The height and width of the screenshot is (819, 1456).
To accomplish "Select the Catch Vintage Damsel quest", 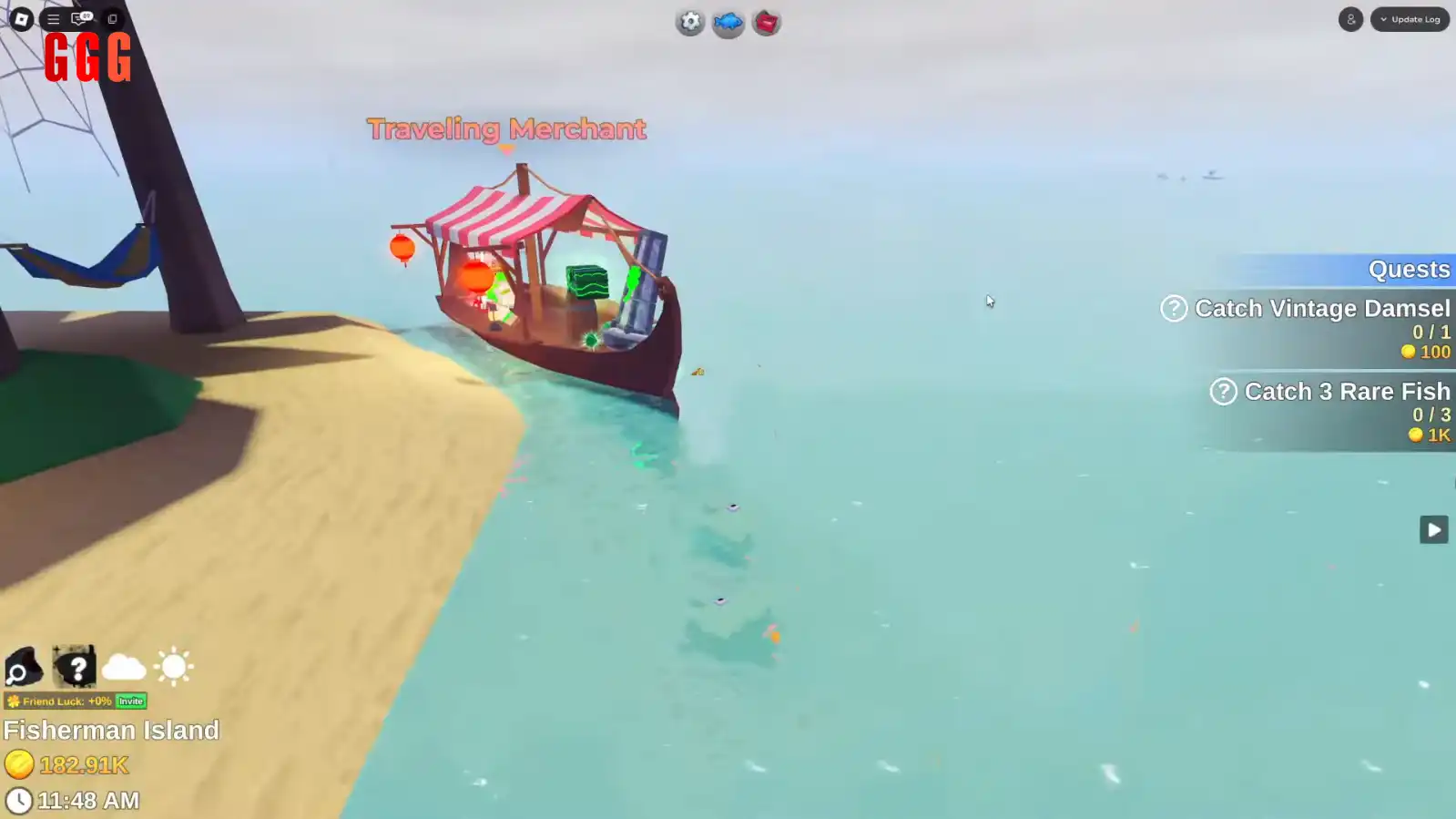I will (1320, 309).
